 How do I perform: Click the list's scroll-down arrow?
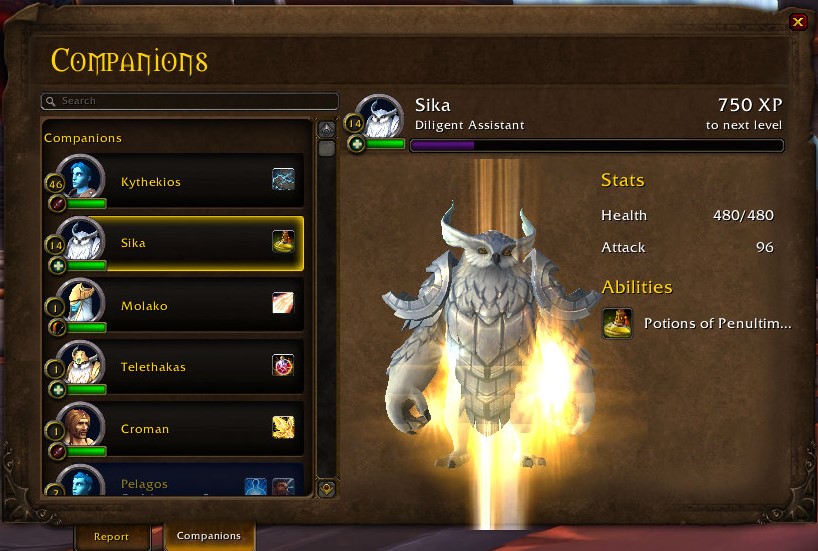pyautogui.click(x=326, y=489)
